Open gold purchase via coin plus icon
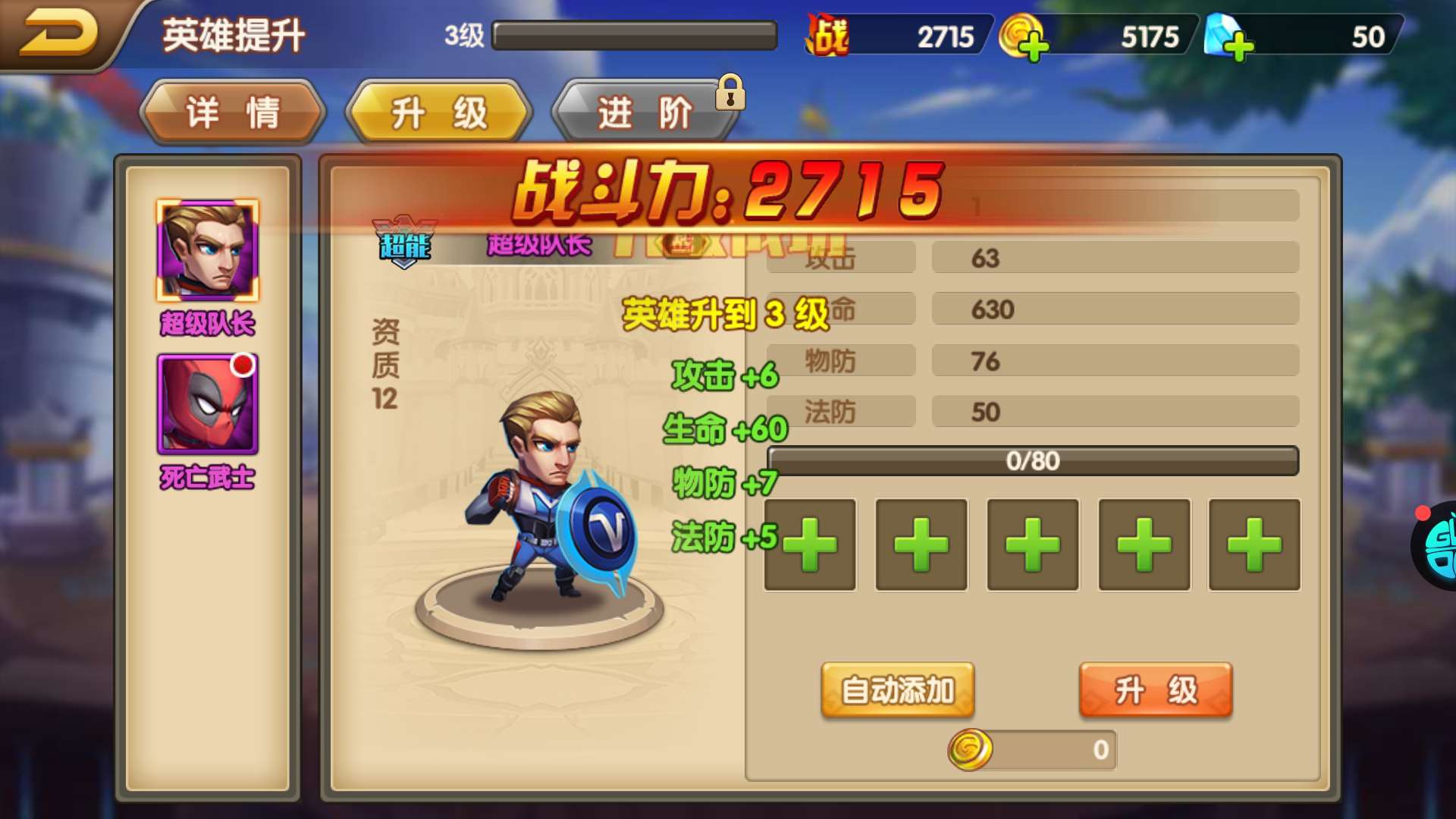 (1031, 42)
